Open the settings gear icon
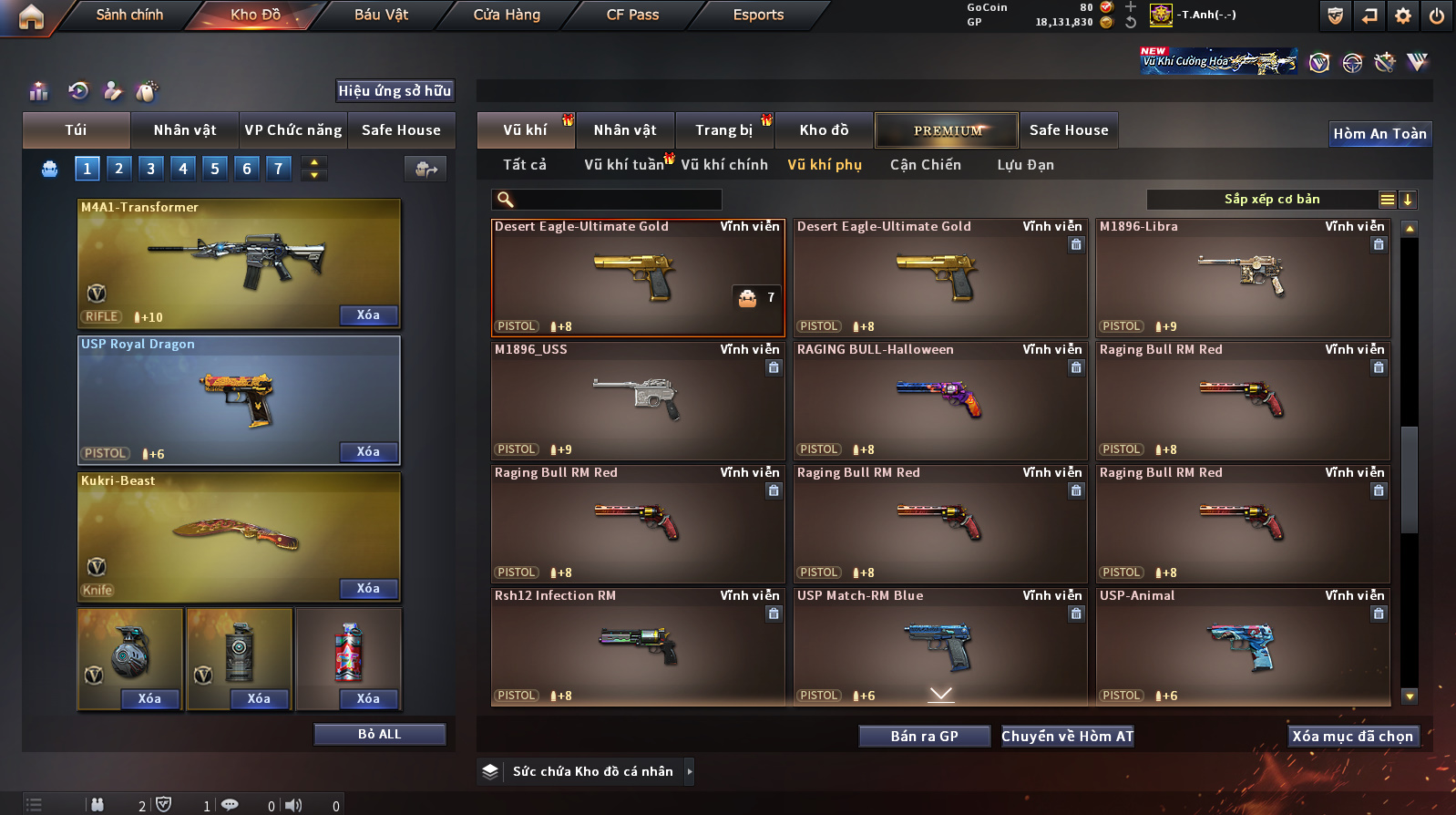The width and height of the screenshot is (1456, 815). [x=1403, y=15]
